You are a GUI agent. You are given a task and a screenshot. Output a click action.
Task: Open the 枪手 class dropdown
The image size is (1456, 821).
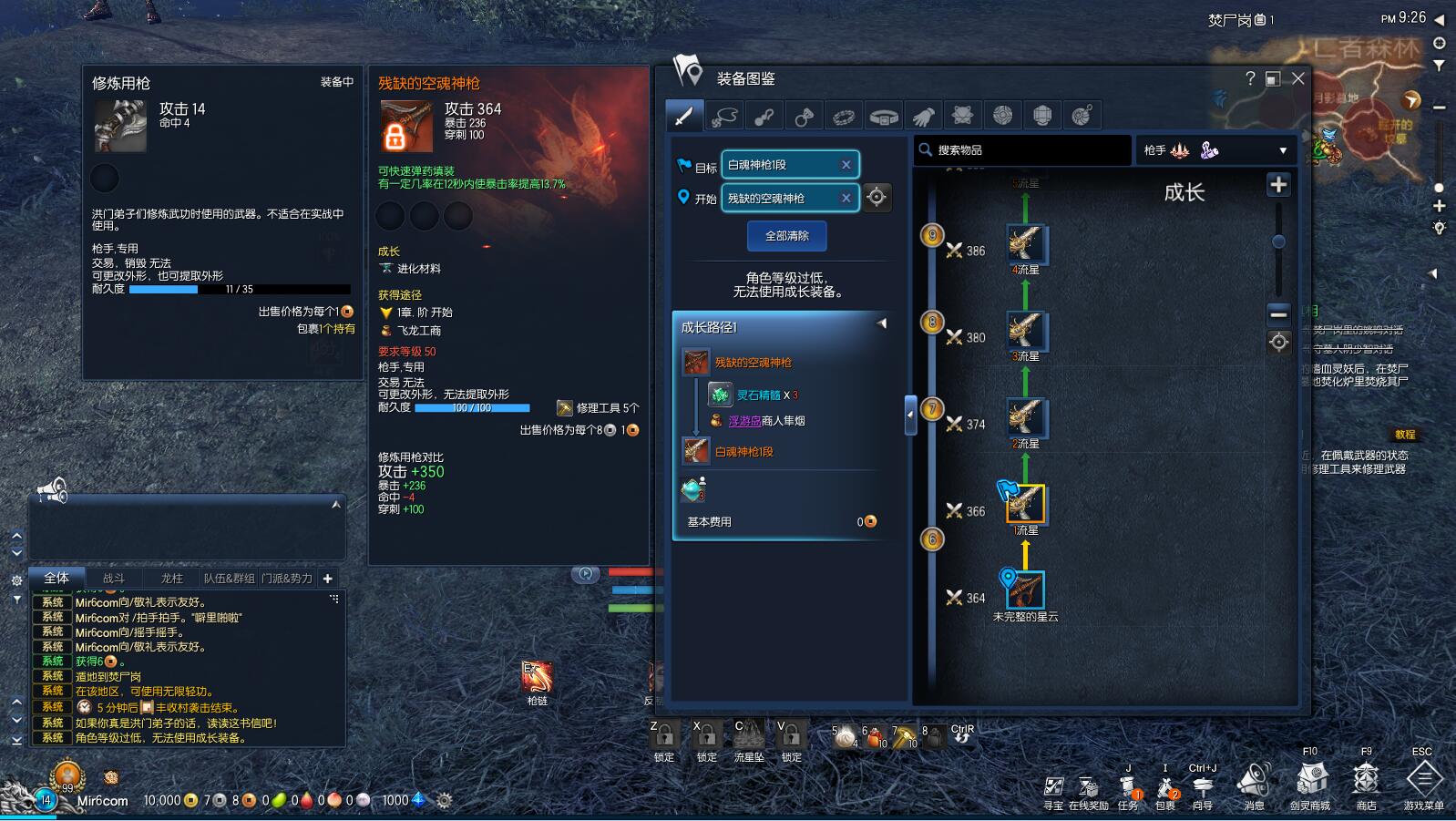(1215, 150)
